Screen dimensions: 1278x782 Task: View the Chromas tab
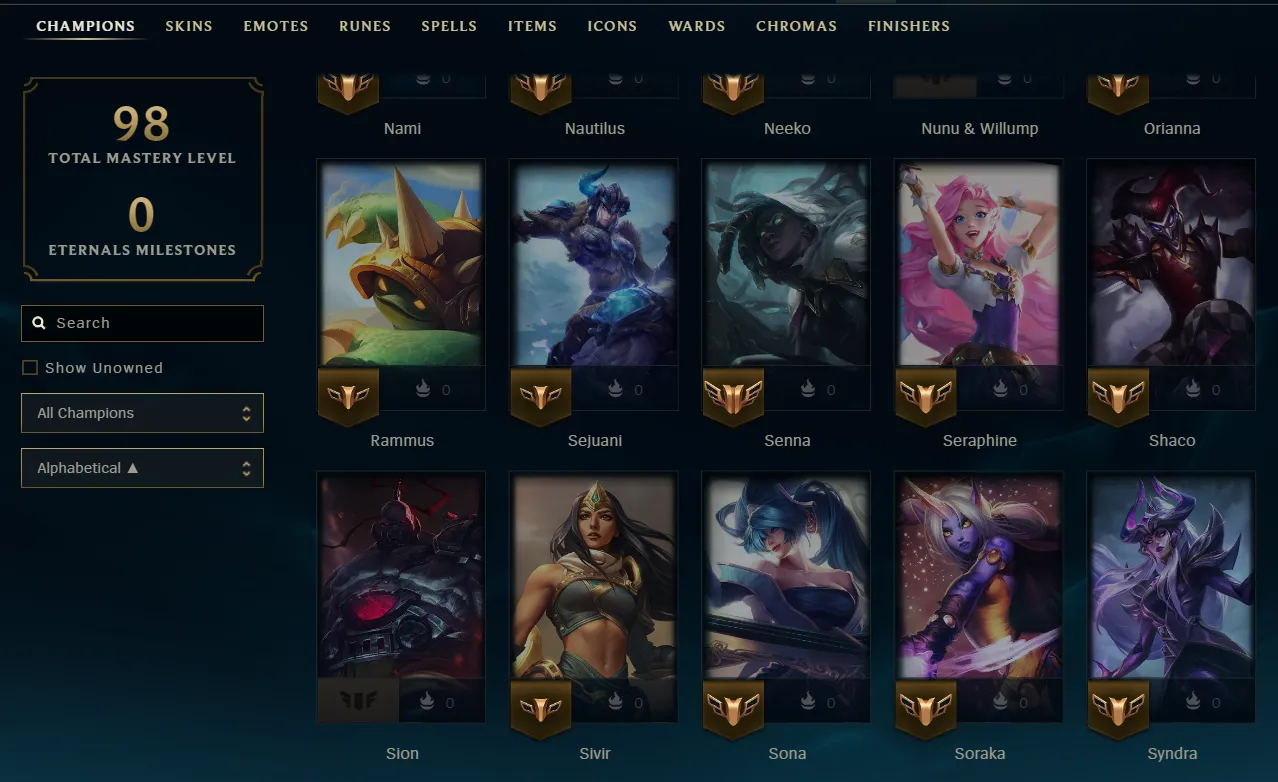point(796,26)
